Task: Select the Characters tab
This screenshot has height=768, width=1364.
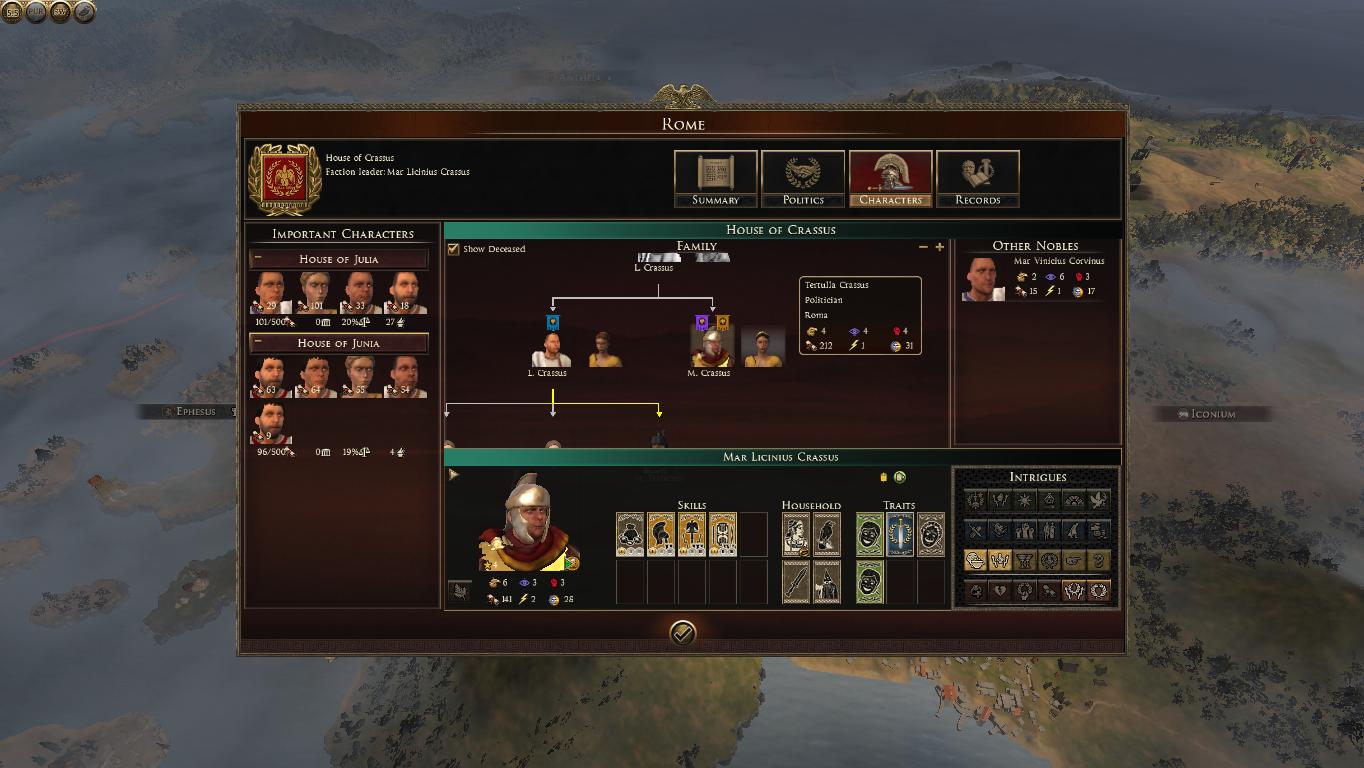Action: coord(890,179)
